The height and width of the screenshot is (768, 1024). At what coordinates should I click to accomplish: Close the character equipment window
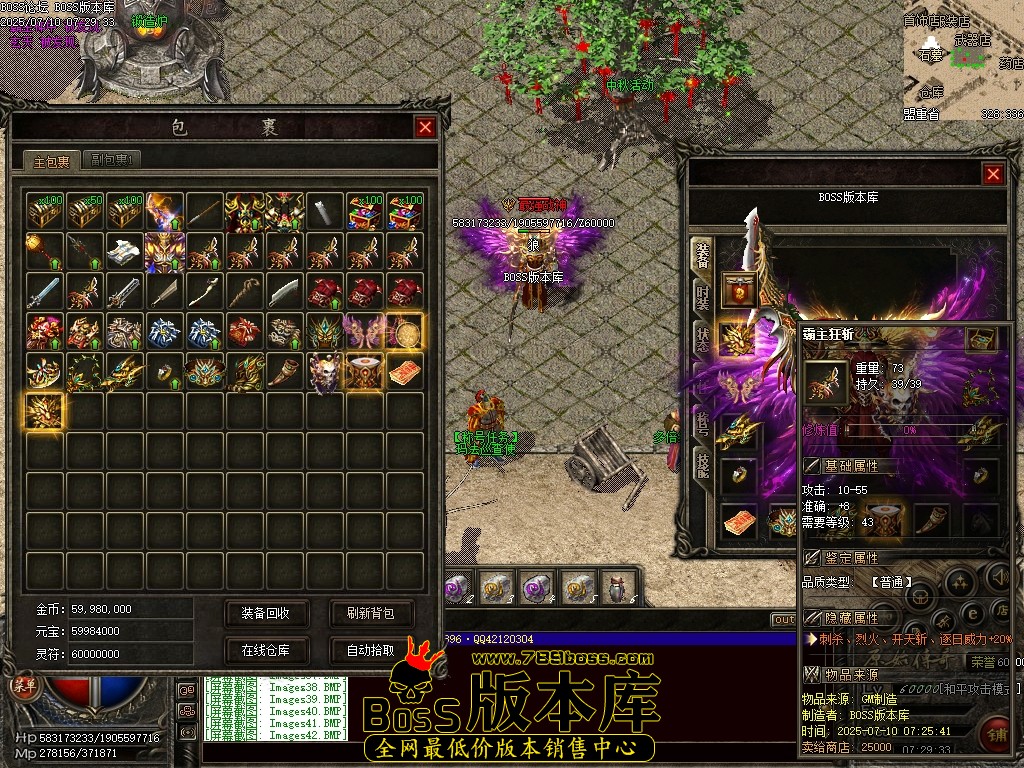[x=993, y=175]
